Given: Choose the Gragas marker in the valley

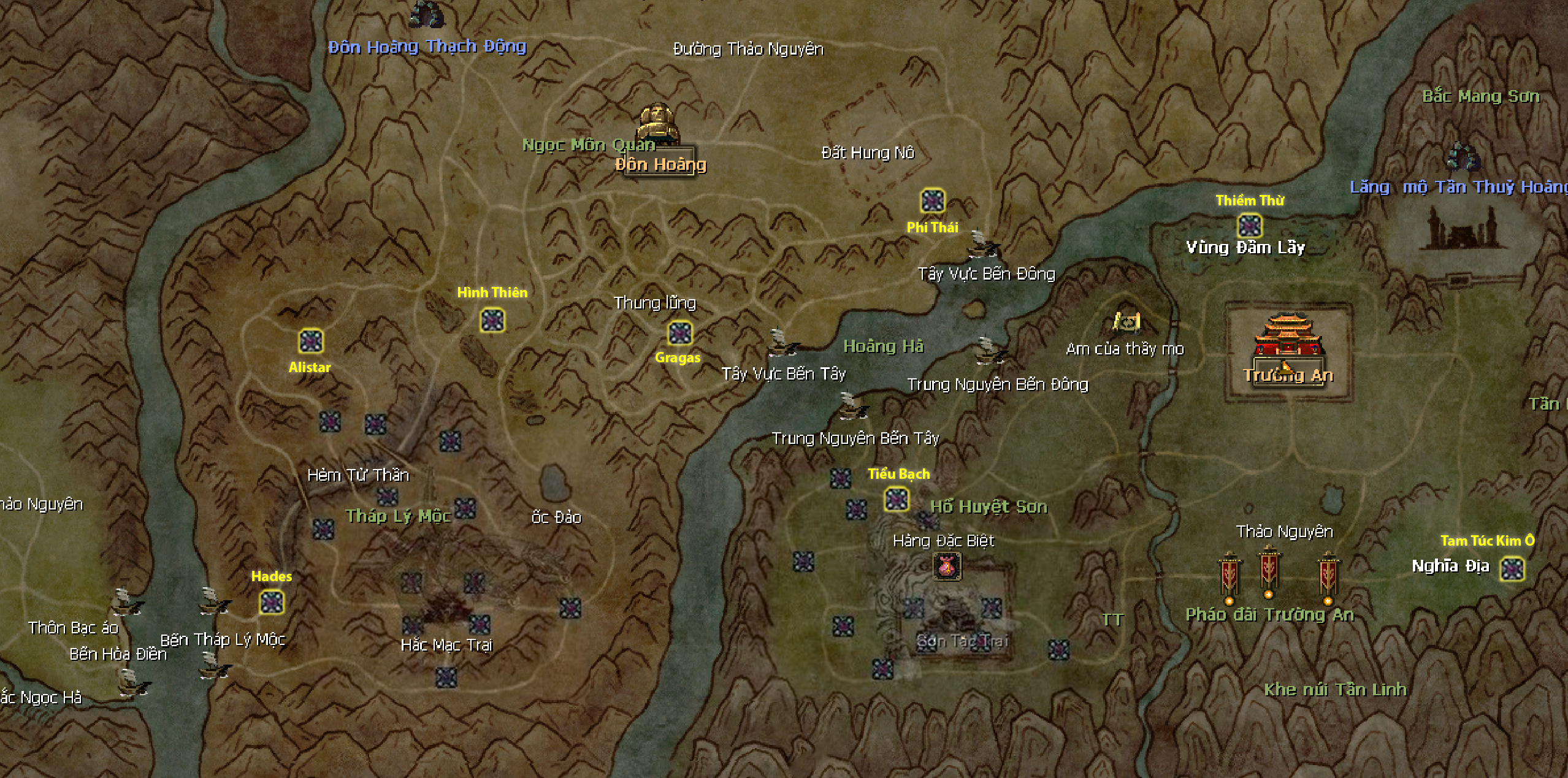Looking at the screenshot, I should 679,334.
